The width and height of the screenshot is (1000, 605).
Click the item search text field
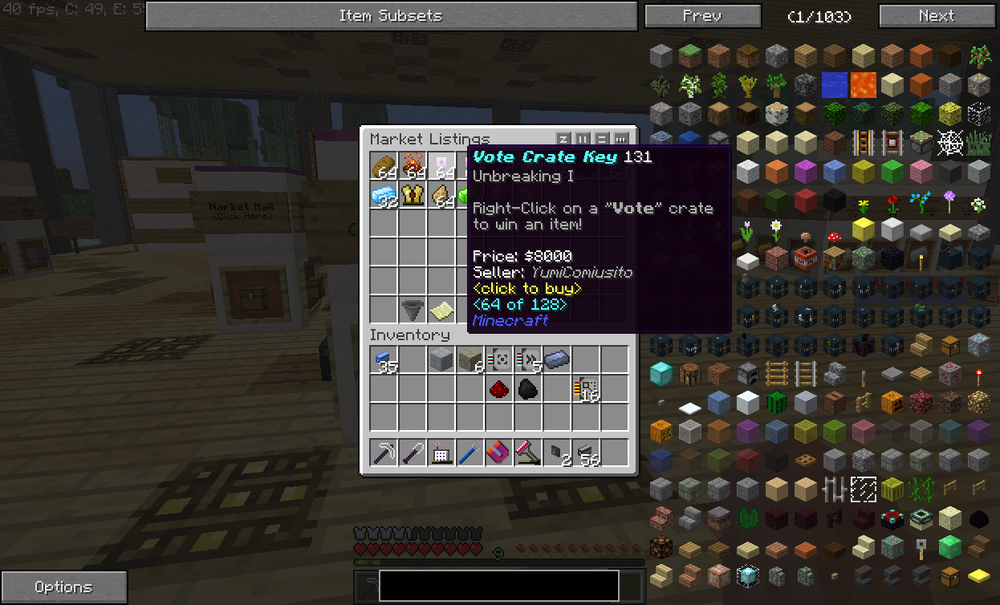point(498,586)
